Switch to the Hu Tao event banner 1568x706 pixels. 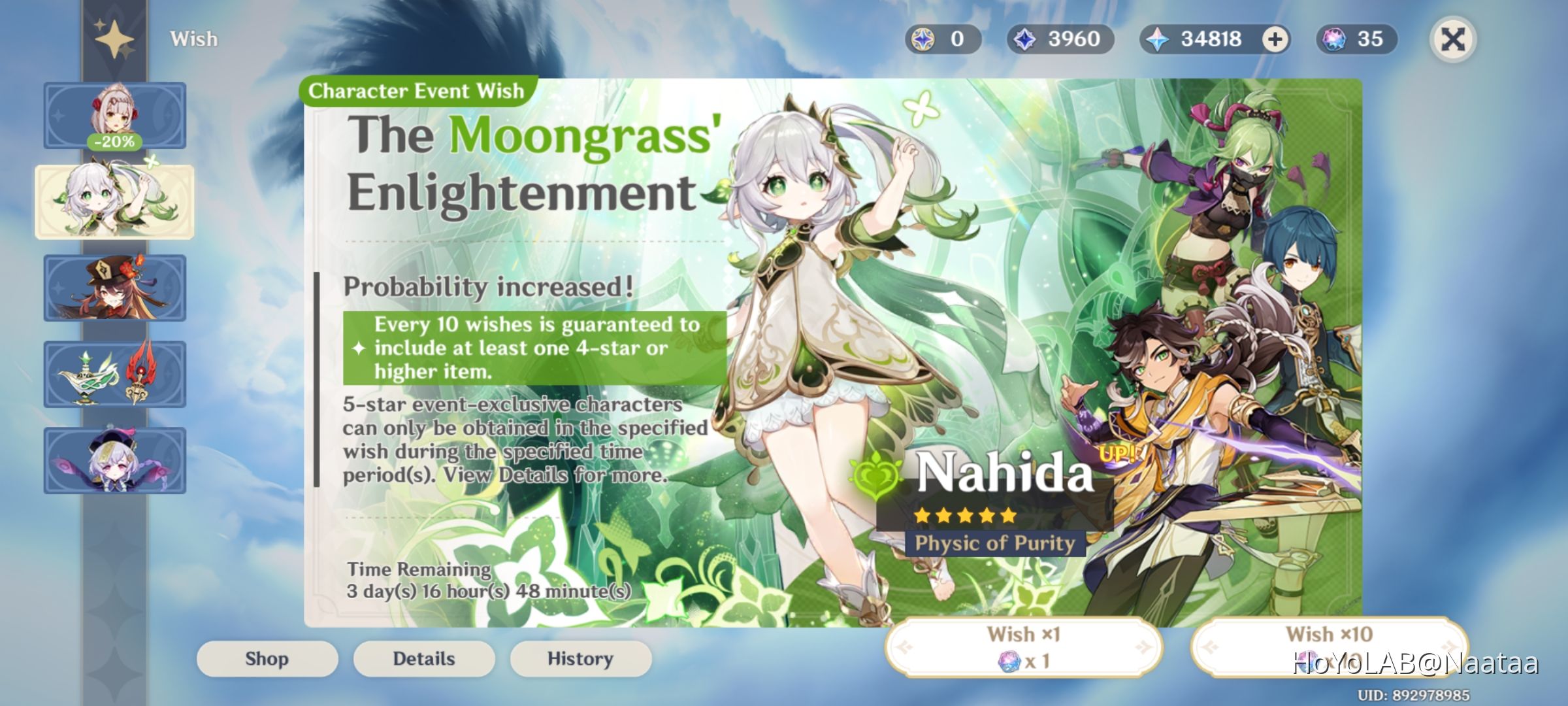pyautogui.click(x=115, y=290)
